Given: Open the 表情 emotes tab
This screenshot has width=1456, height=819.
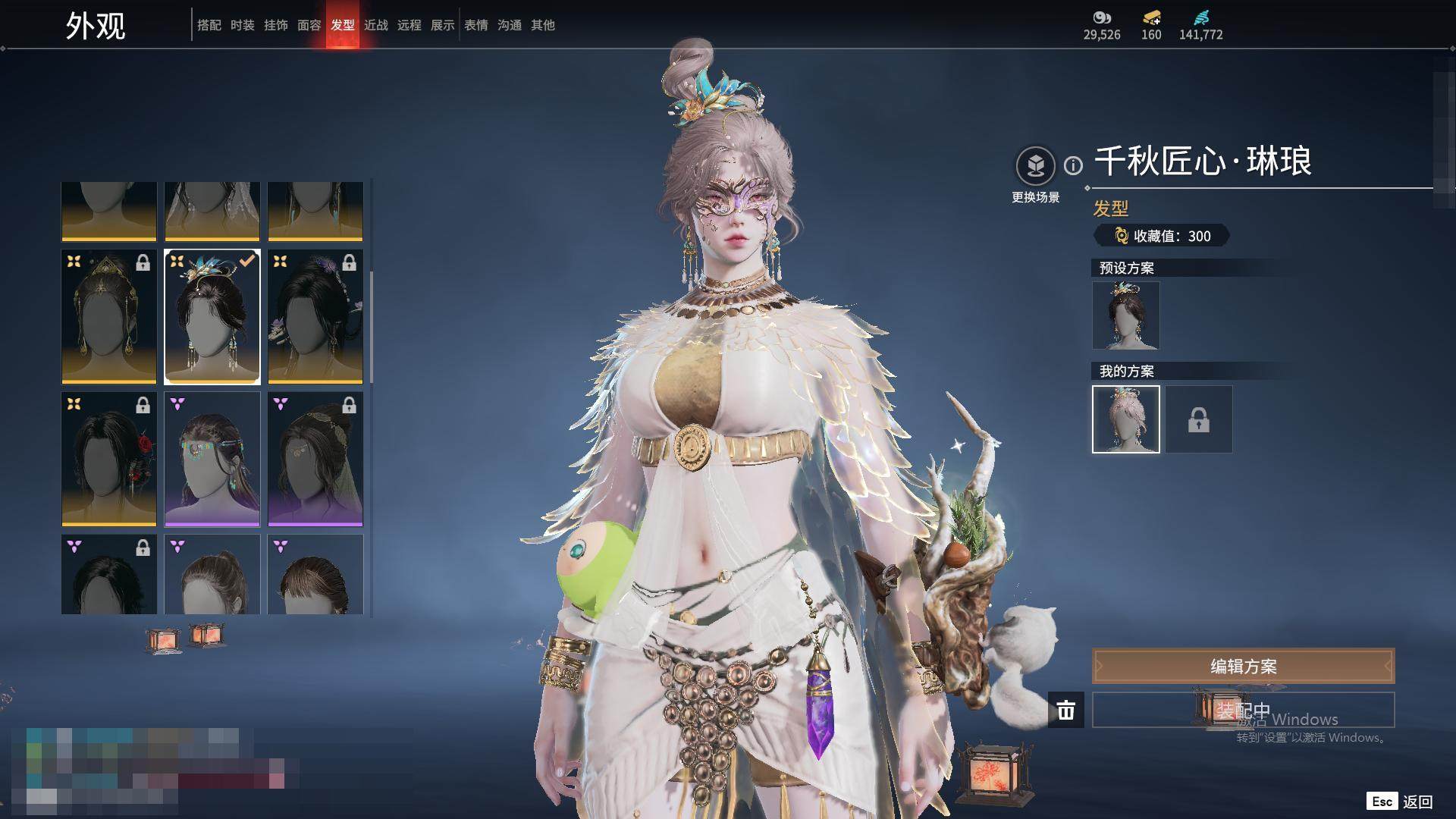Looking at the screenshot, I should click(x=475, y=25).
